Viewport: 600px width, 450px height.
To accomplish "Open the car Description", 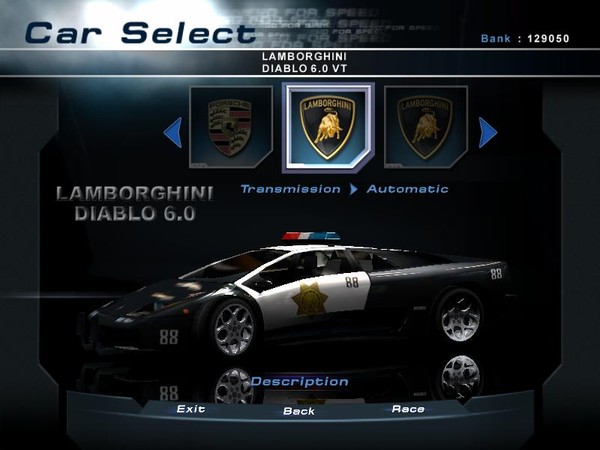I will (x=299, y=381).
